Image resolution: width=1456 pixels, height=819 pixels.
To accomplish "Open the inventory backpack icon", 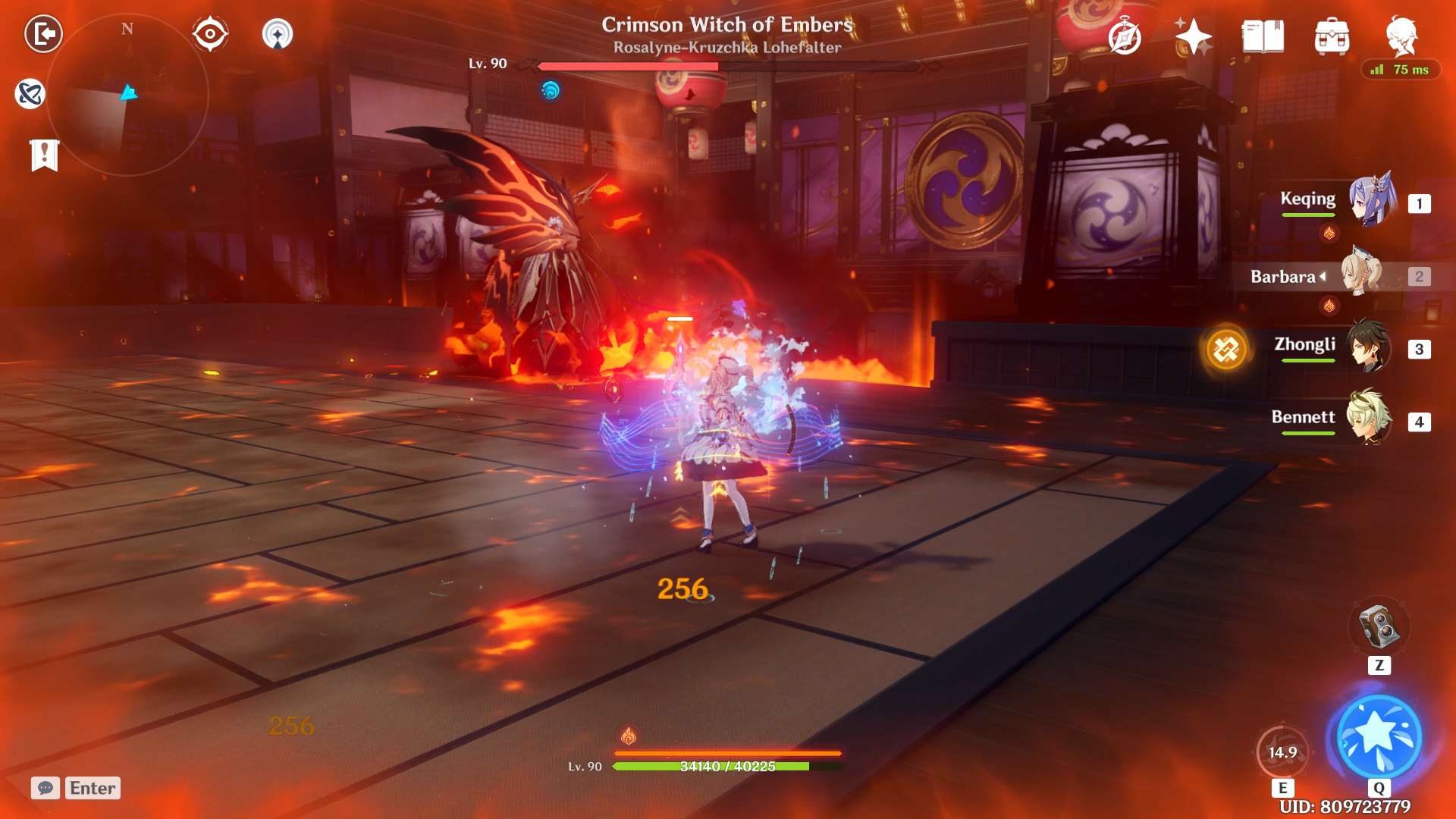I will click(1332, 36).
